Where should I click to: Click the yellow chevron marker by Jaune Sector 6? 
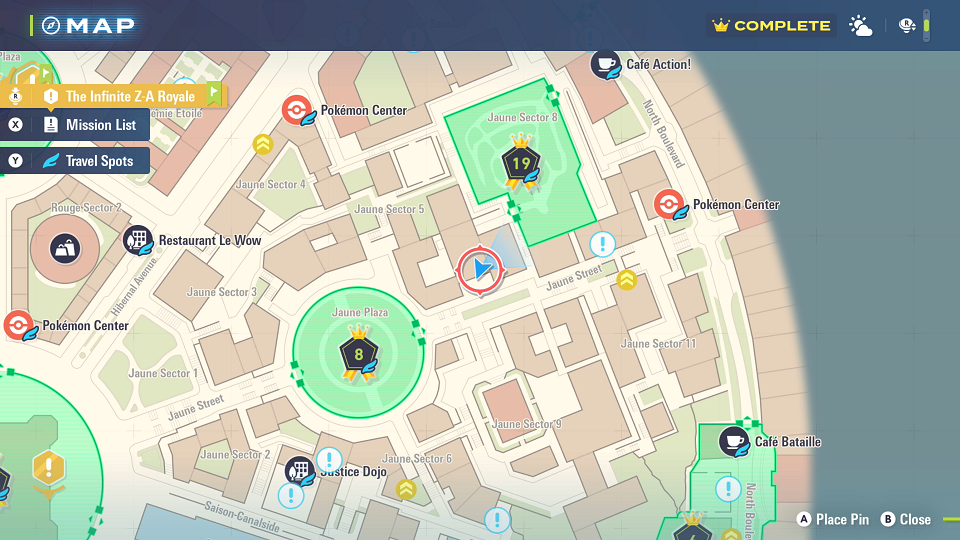(x=406, y=489)
